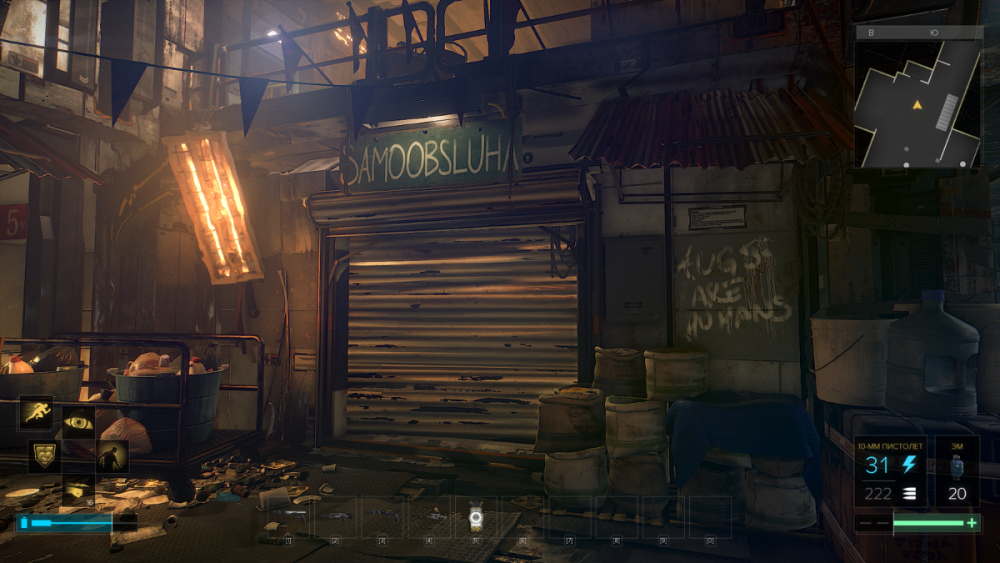Select the bottom augmentation icon below the eye

click(78, 489)
